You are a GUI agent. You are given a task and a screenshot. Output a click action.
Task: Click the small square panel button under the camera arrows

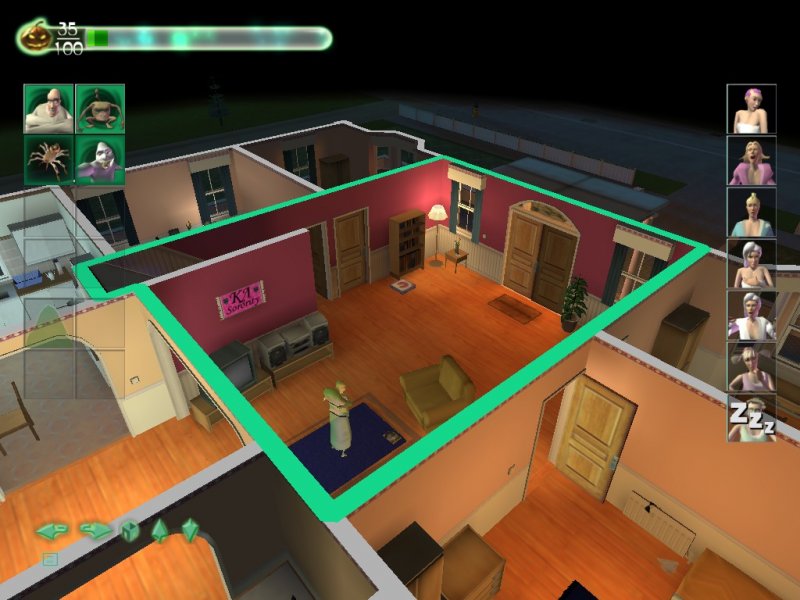coord(50,559)
